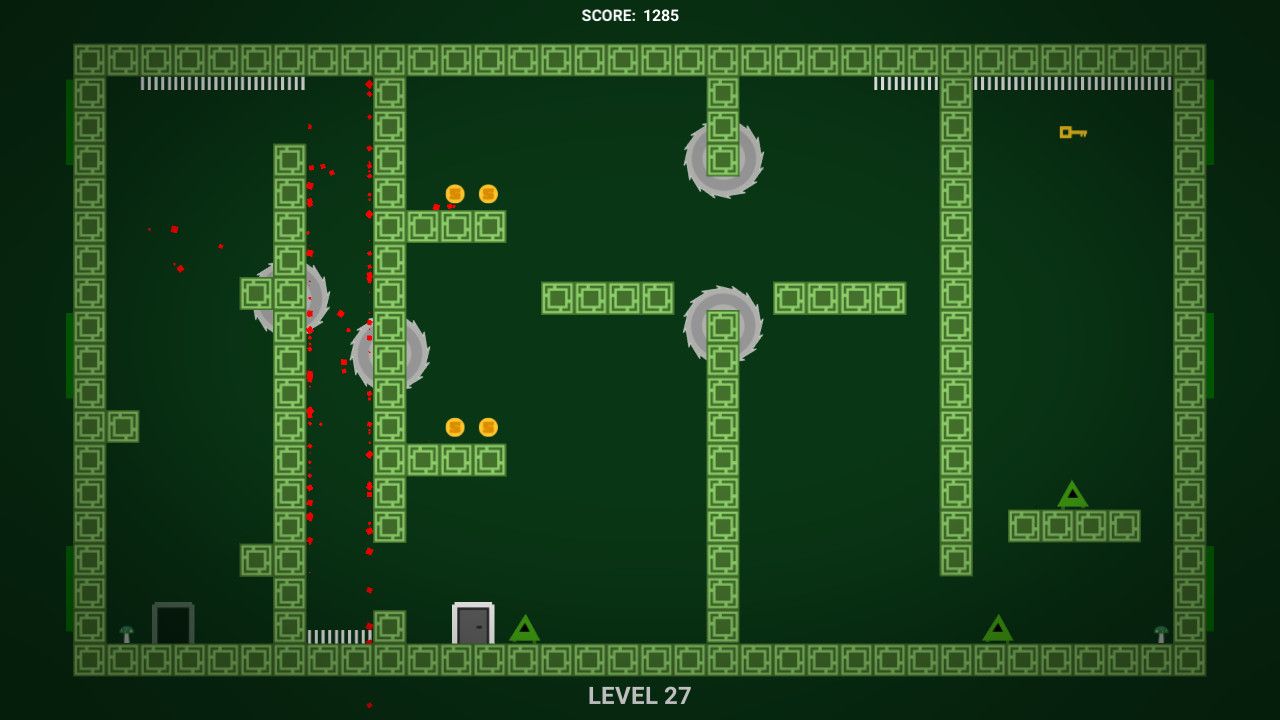Select the green spike beside the white door
The width and height of the screenshot is (1280, 720).
[x=524, y=630]
